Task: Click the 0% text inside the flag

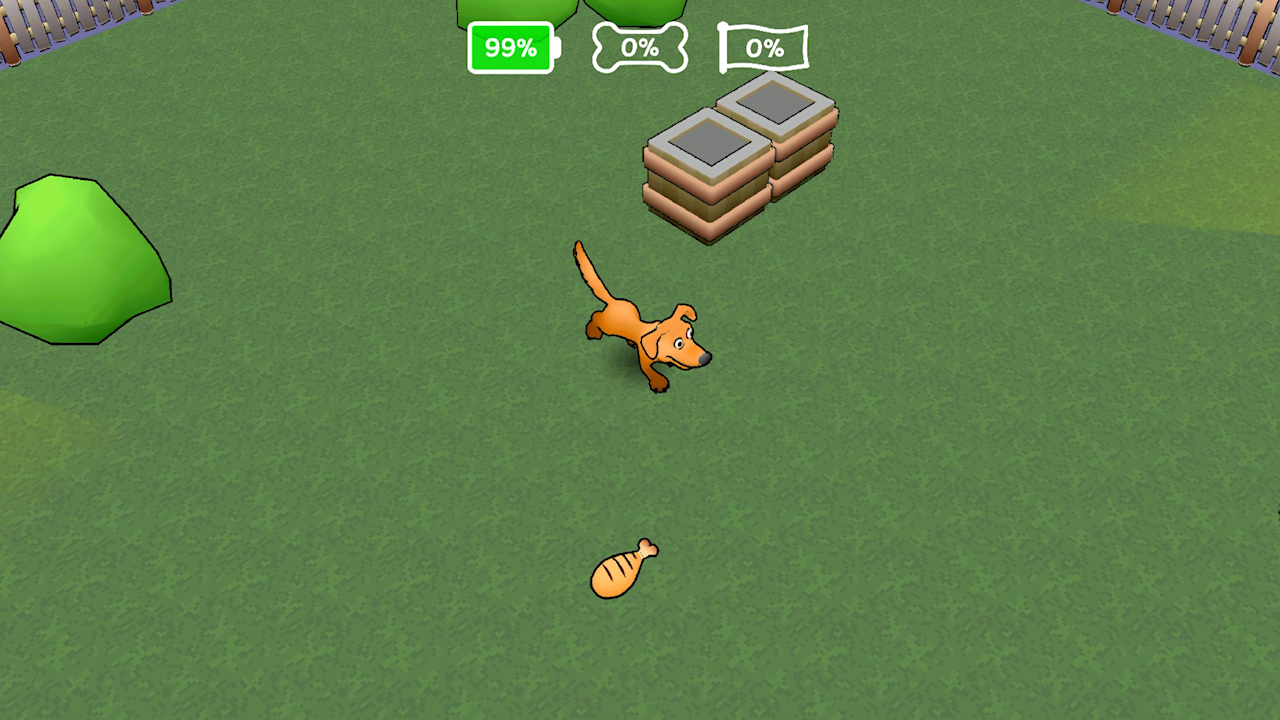Action: [x=766, y=47]
